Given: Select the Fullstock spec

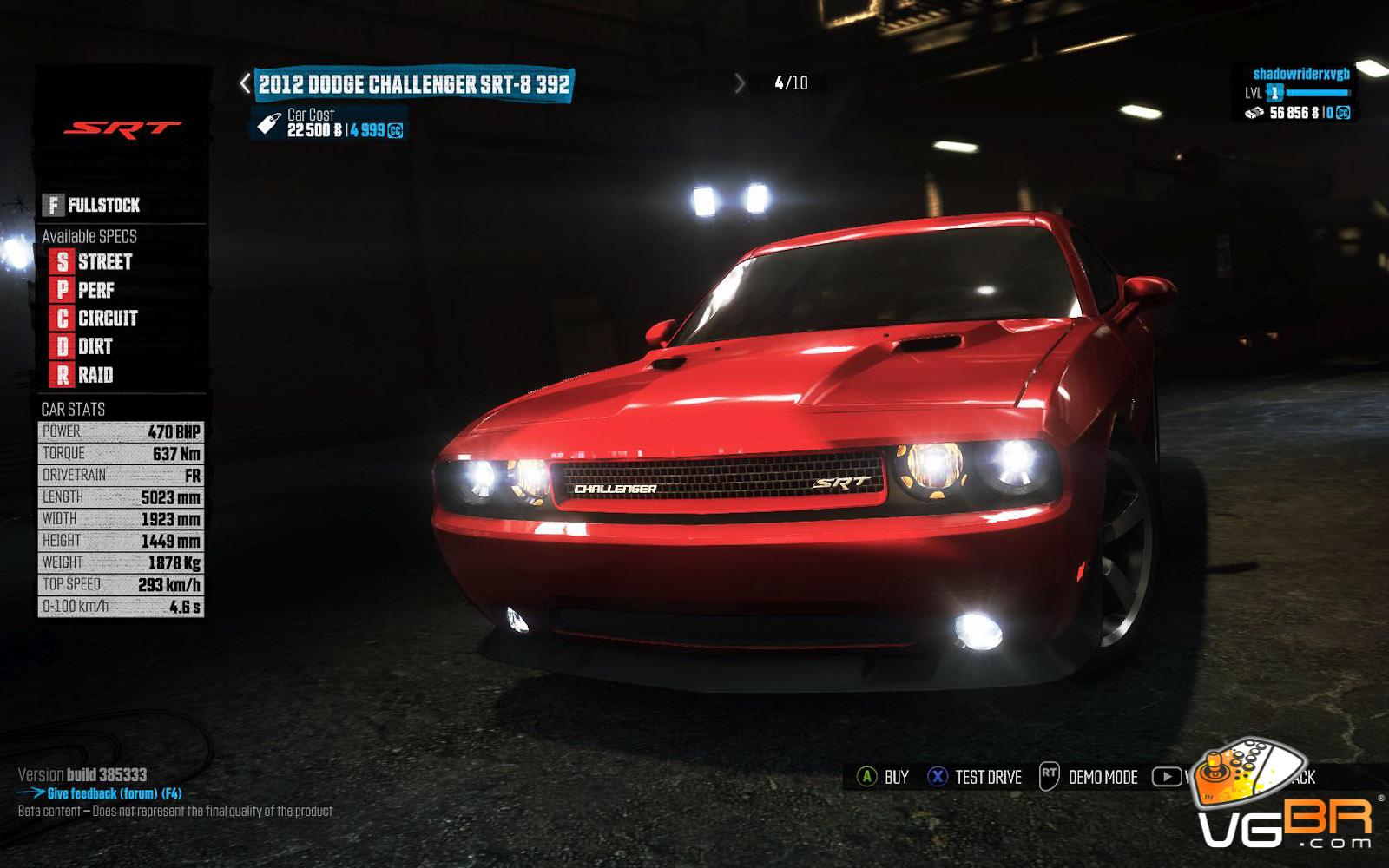Looking at the screenshot, I should [x=92, y=205].
